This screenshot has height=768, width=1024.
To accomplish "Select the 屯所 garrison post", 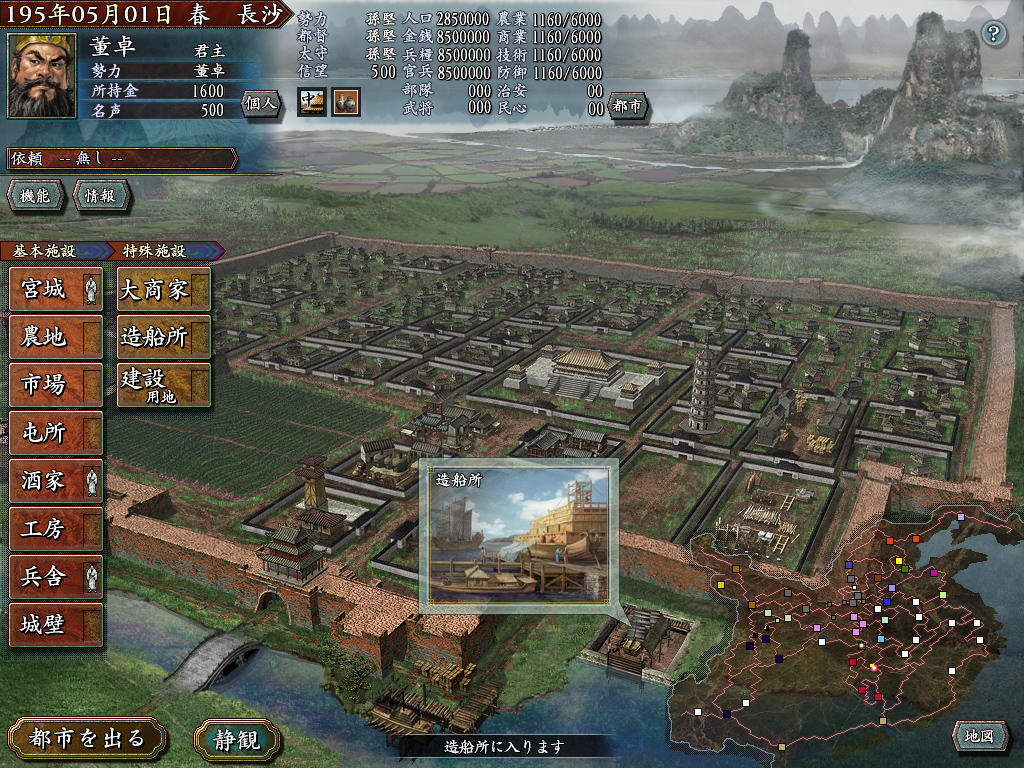I will [55, 432].
